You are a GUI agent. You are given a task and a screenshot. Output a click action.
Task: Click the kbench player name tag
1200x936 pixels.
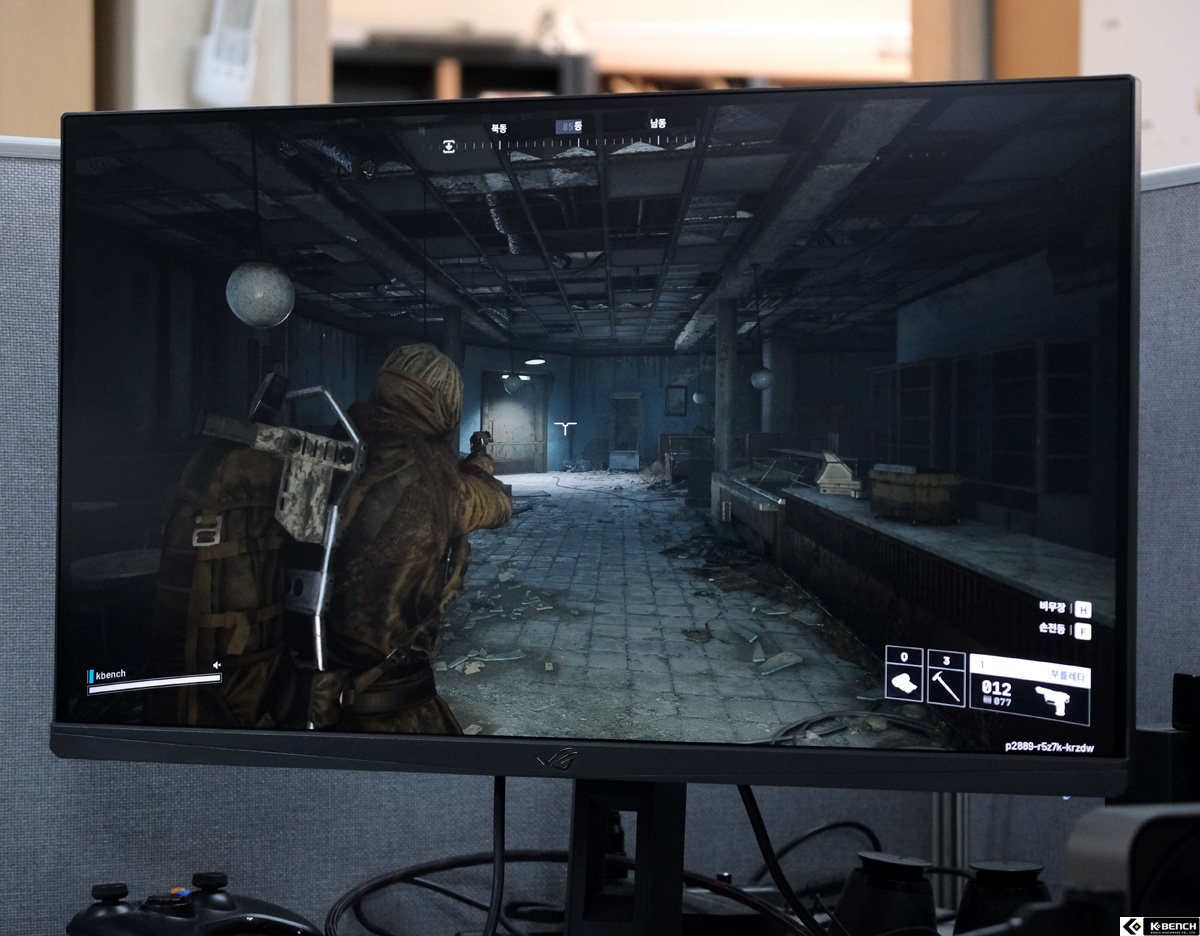[x=110, y=674]
